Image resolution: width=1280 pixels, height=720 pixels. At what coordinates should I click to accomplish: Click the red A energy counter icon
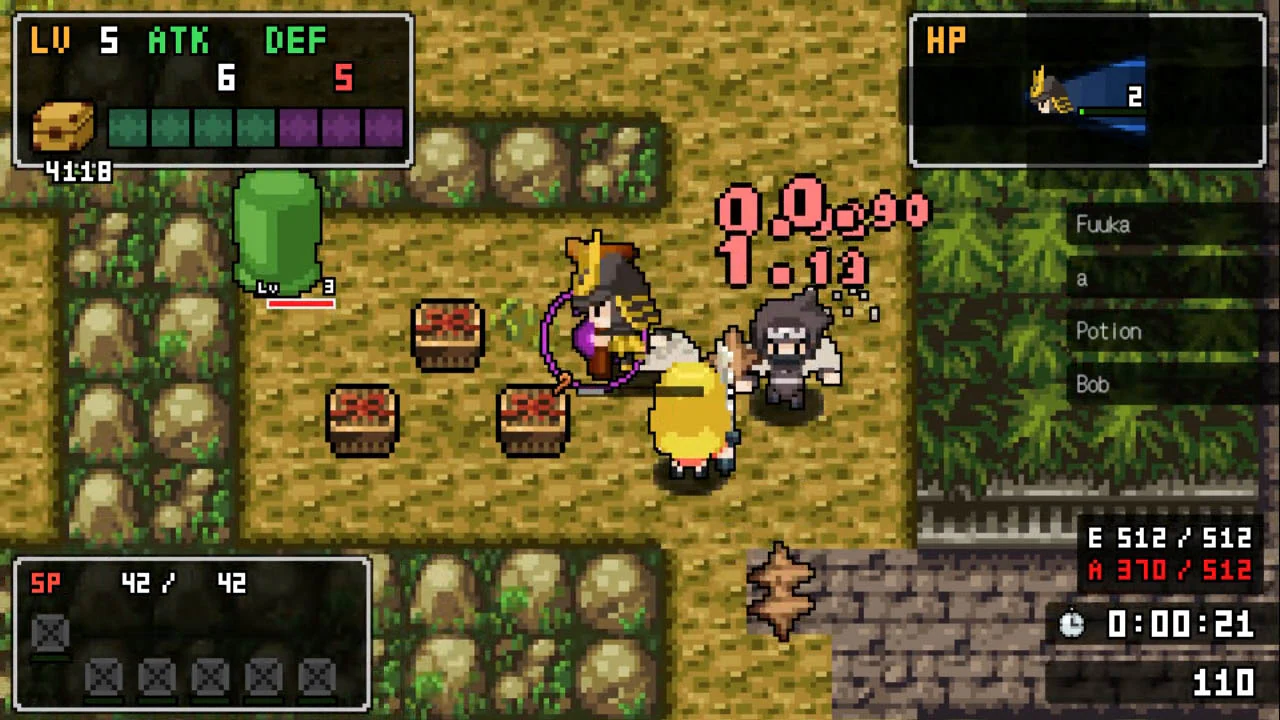(1097, 571)
